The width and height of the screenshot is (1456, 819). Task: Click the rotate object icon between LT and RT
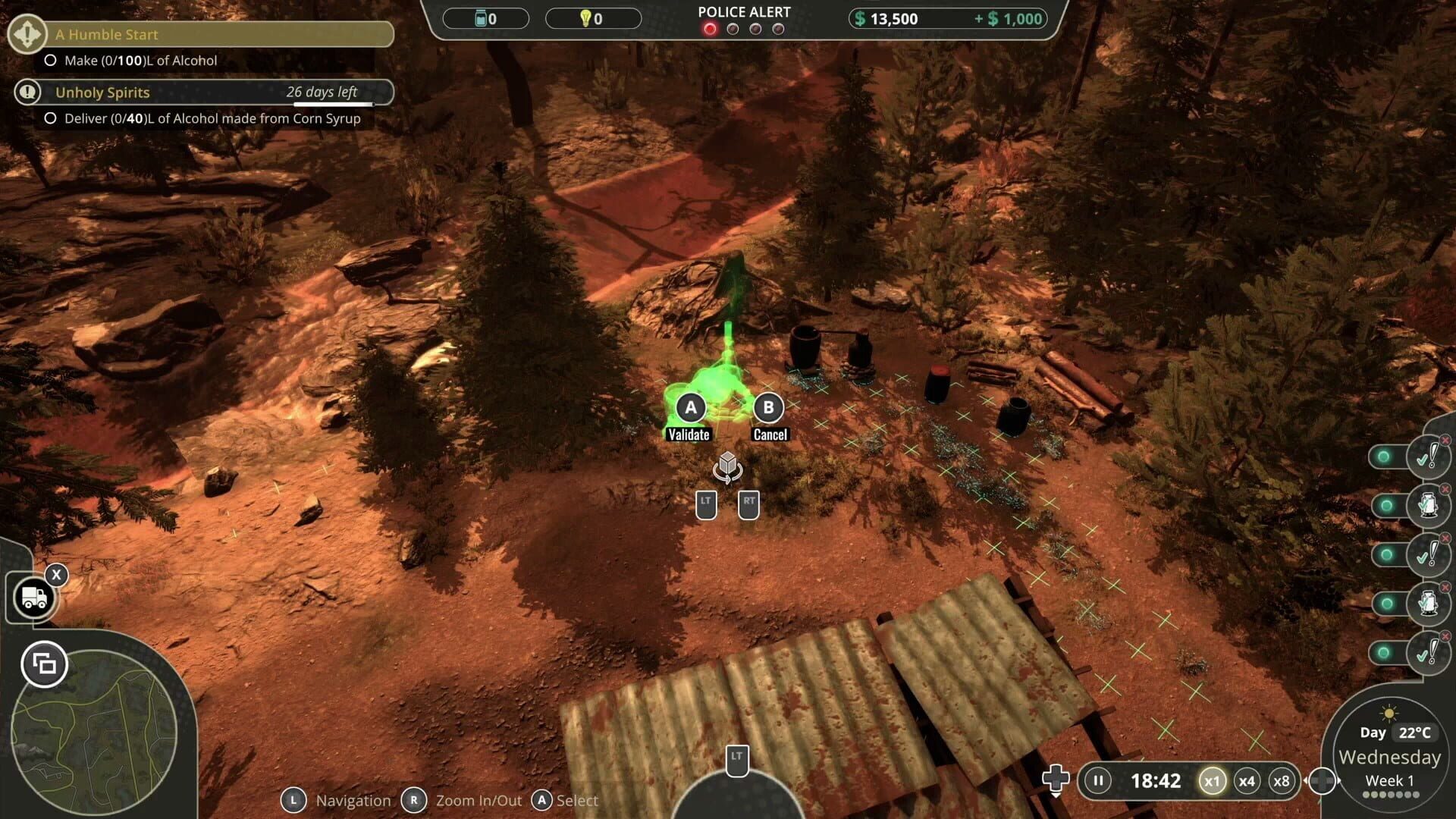(x=727, y=469)
